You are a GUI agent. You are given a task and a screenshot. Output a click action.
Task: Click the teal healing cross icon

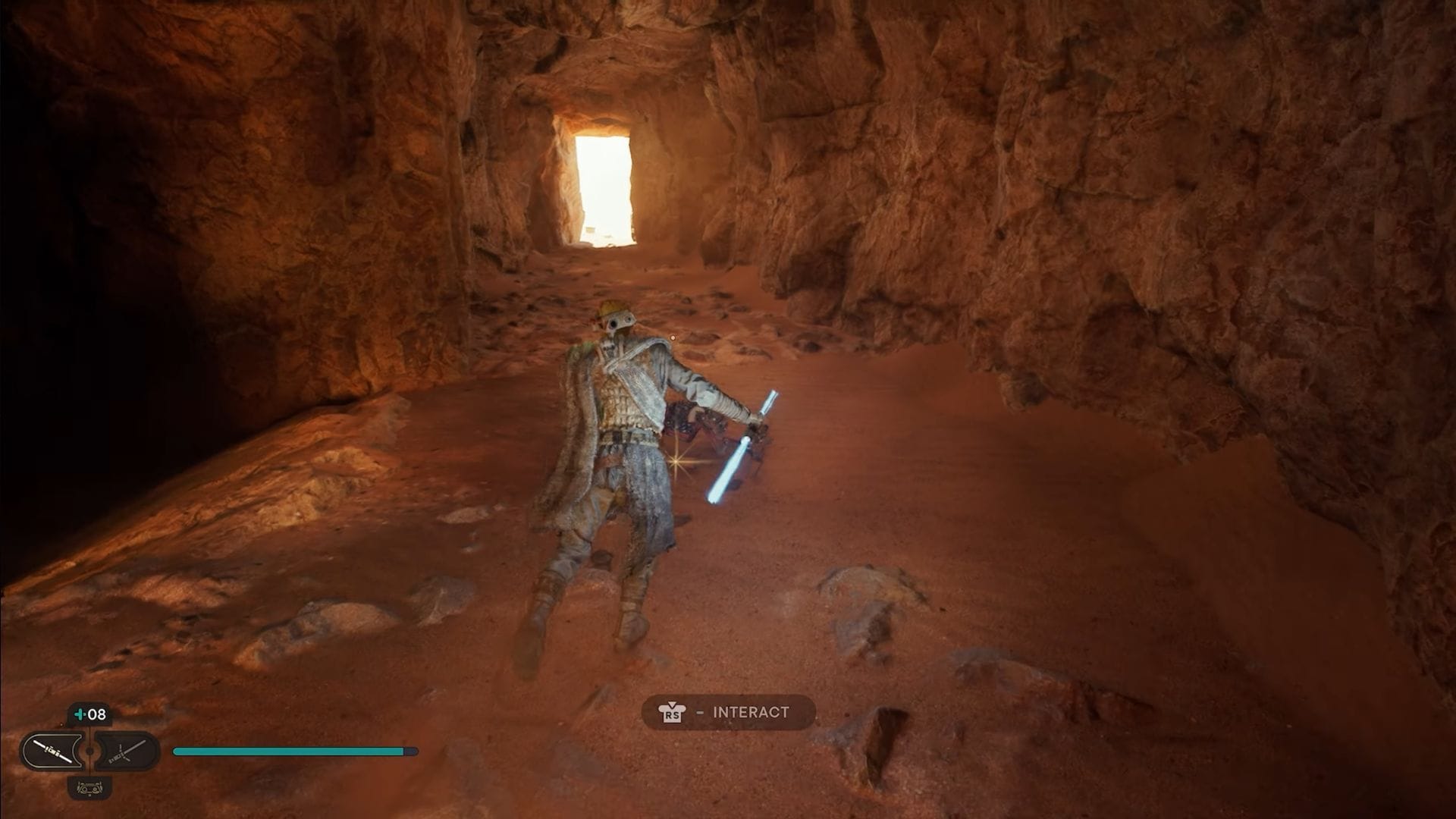point(79,714)
